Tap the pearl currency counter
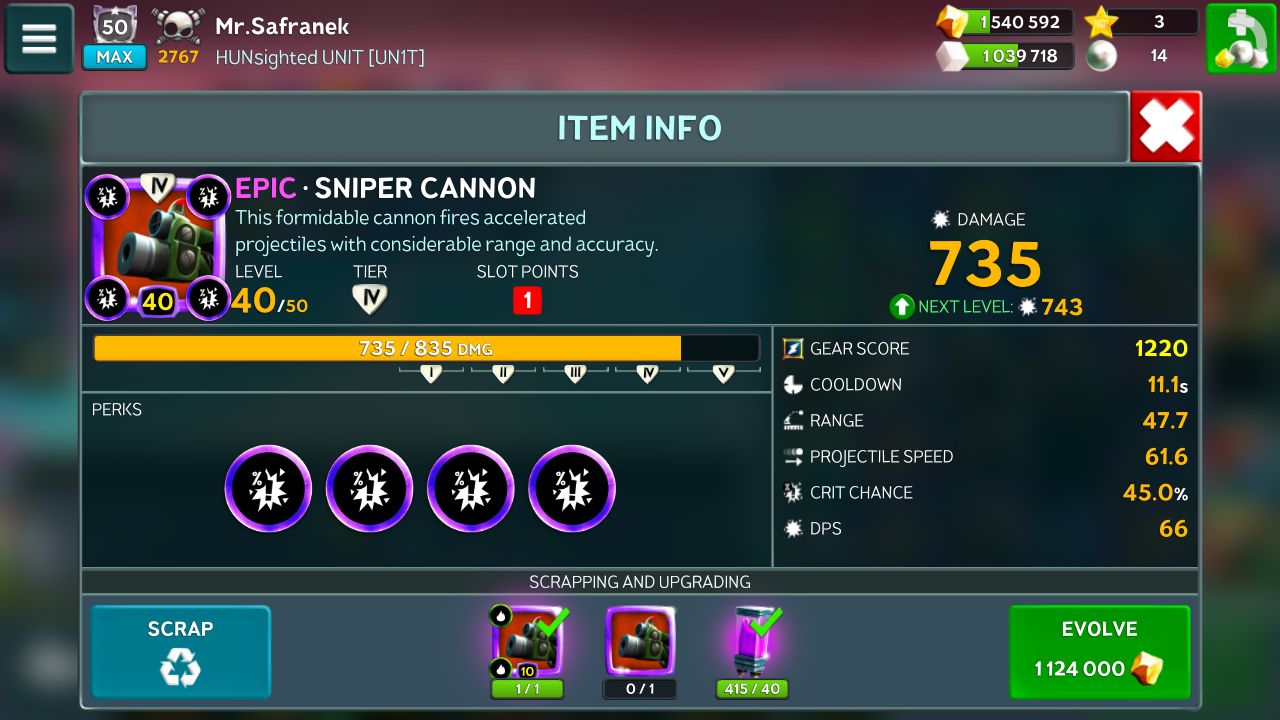This screenshot has width=1280, height=720. [x=1142, y=56]
